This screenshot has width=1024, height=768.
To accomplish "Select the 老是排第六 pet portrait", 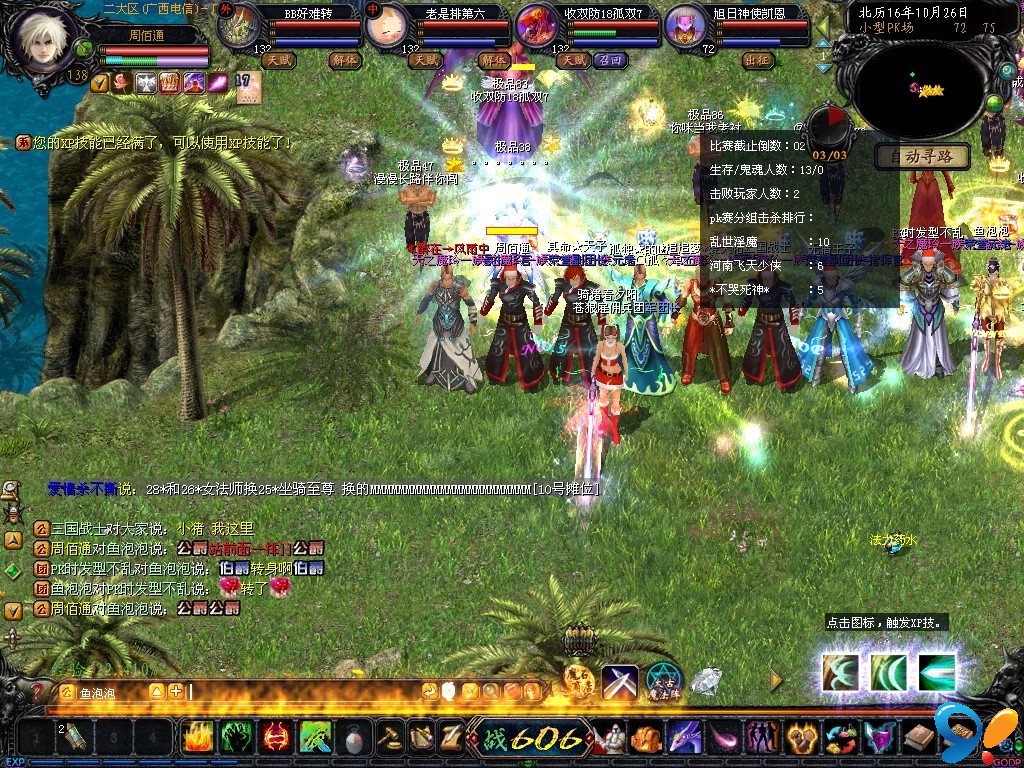I will click(384, 27).
